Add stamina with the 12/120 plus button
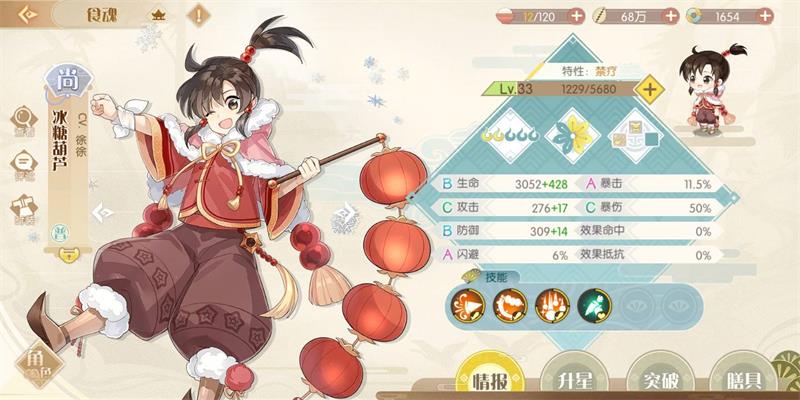Image resolution: width=800 pixels, height=400 pixels. (576, 15)
